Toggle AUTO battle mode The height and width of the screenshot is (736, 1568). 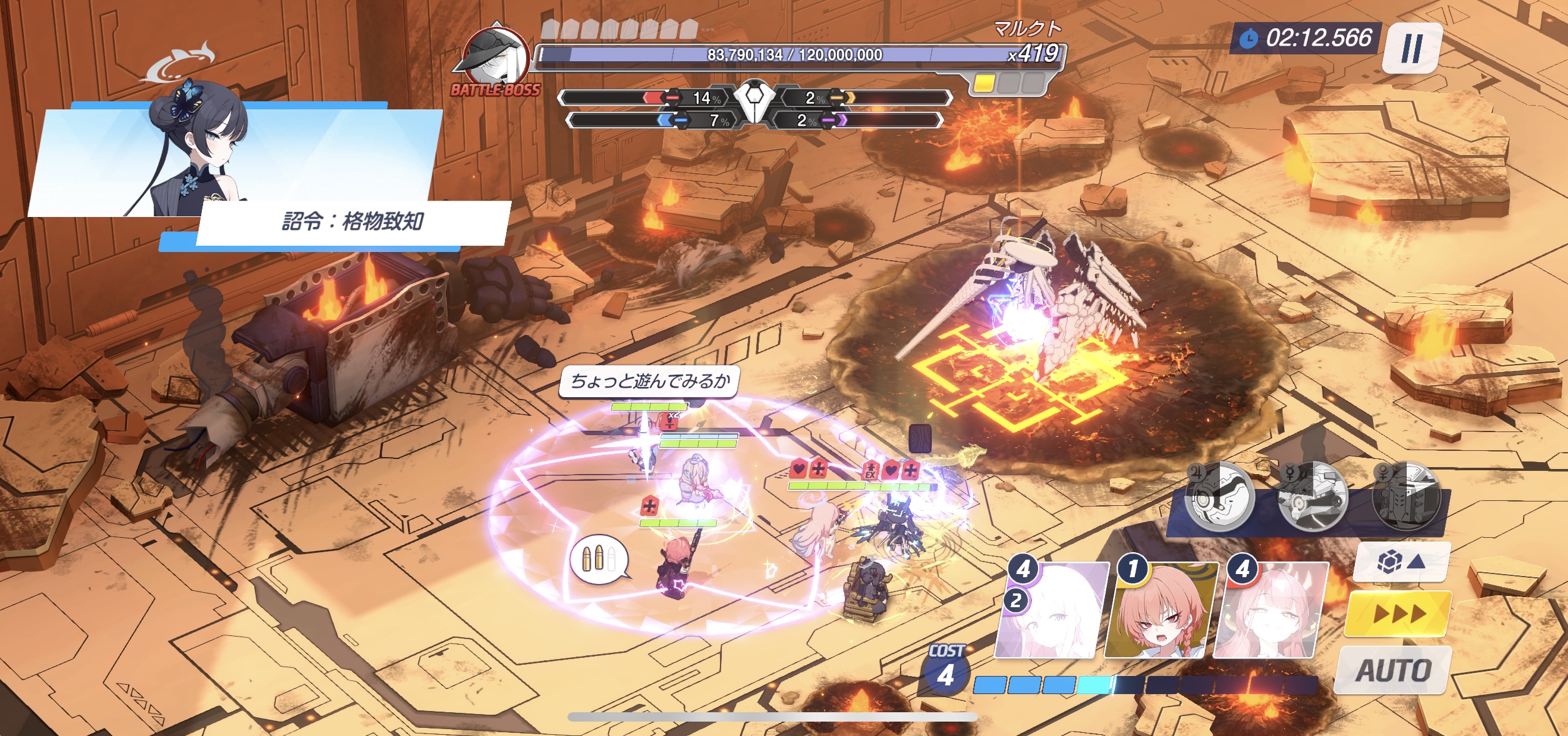tap(1393, 670)
